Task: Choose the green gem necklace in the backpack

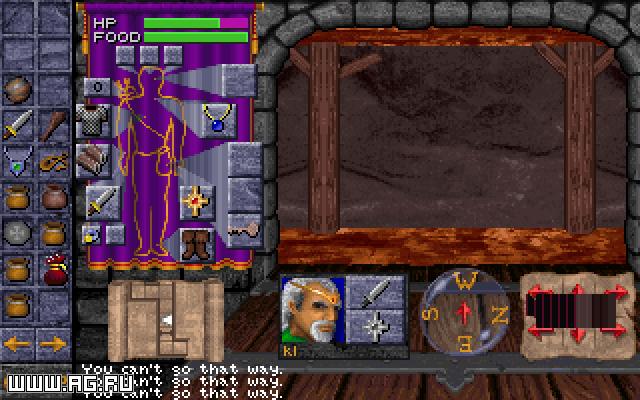Action: (18, 160)
